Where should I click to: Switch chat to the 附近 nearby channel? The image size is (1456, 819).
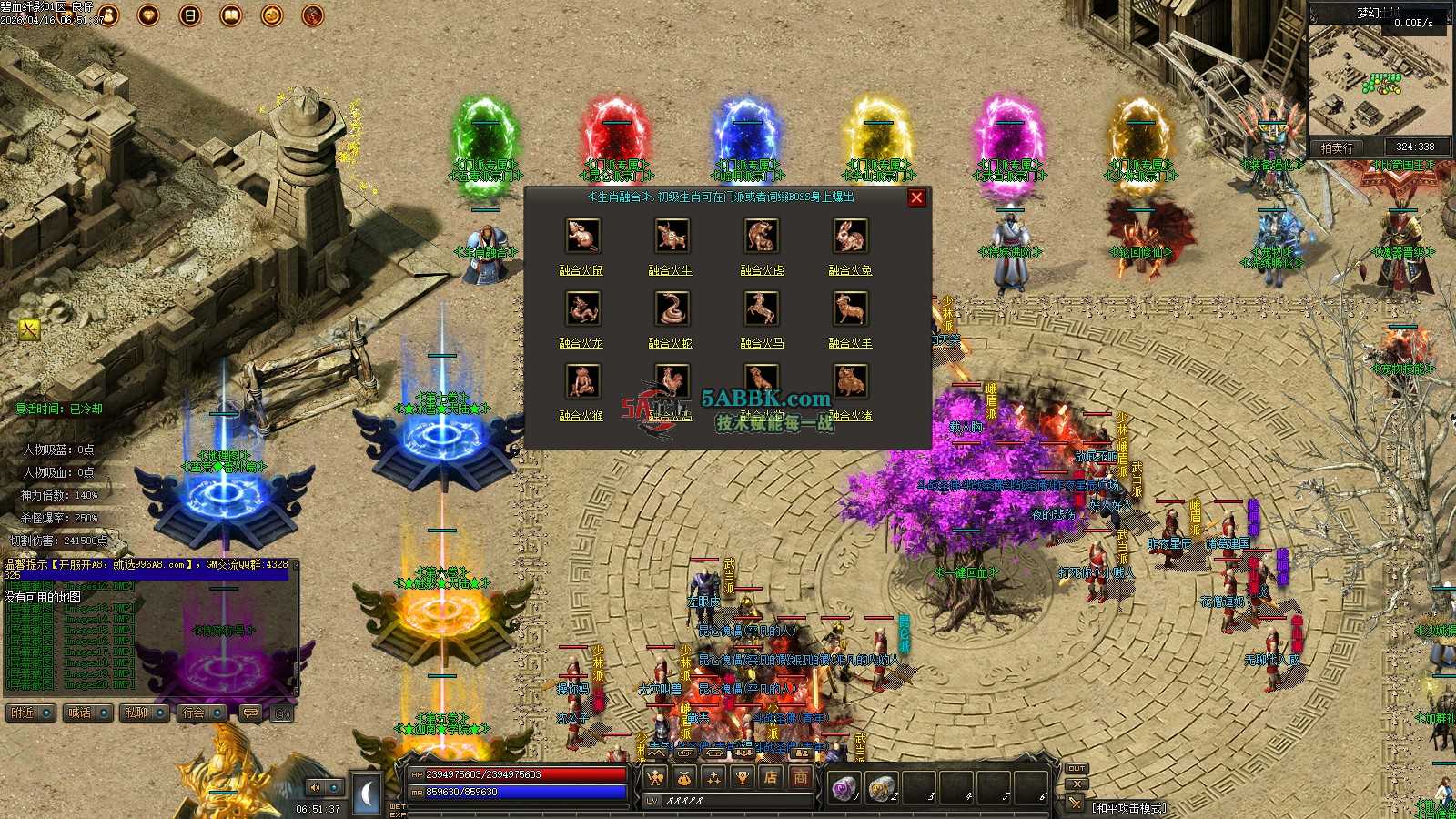pyautogui.click(x=24, y=713)
